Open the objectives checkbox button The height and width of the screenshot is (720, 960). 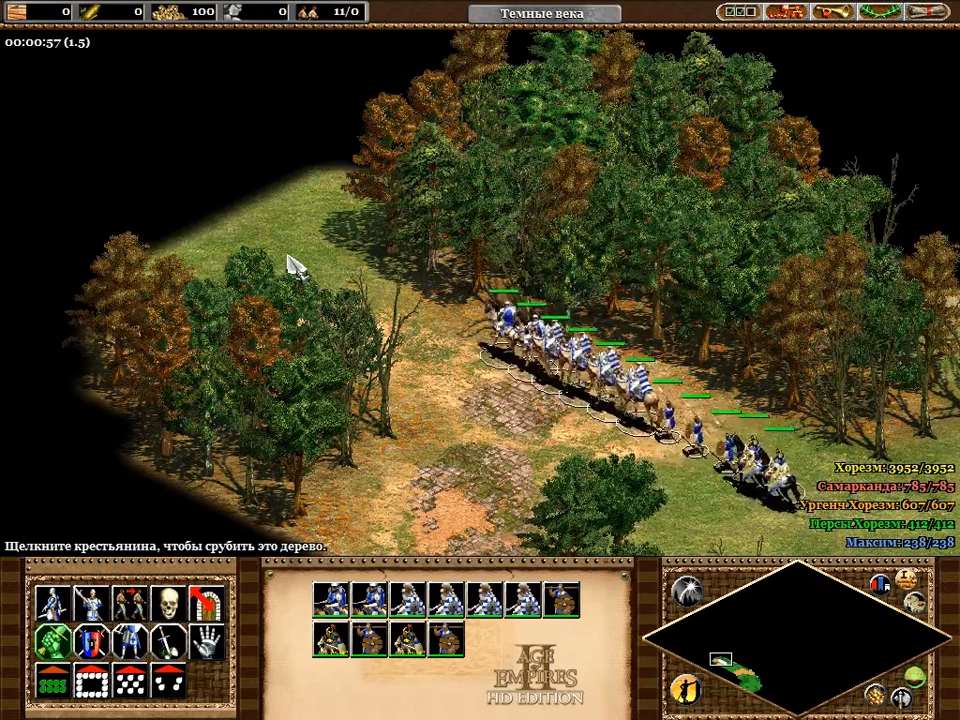[x=740, y=12]
